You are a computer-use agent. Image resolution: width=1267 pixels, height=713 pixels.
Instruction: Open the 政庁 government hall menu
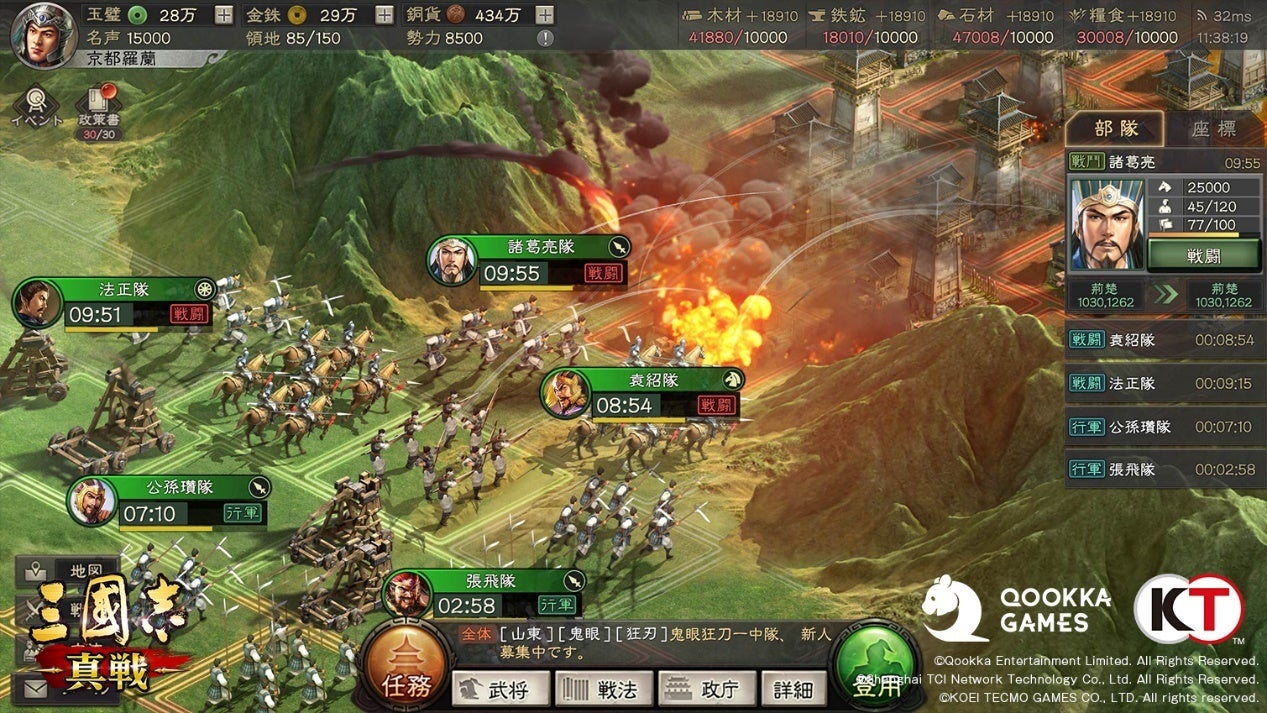[x=706, y=688]
